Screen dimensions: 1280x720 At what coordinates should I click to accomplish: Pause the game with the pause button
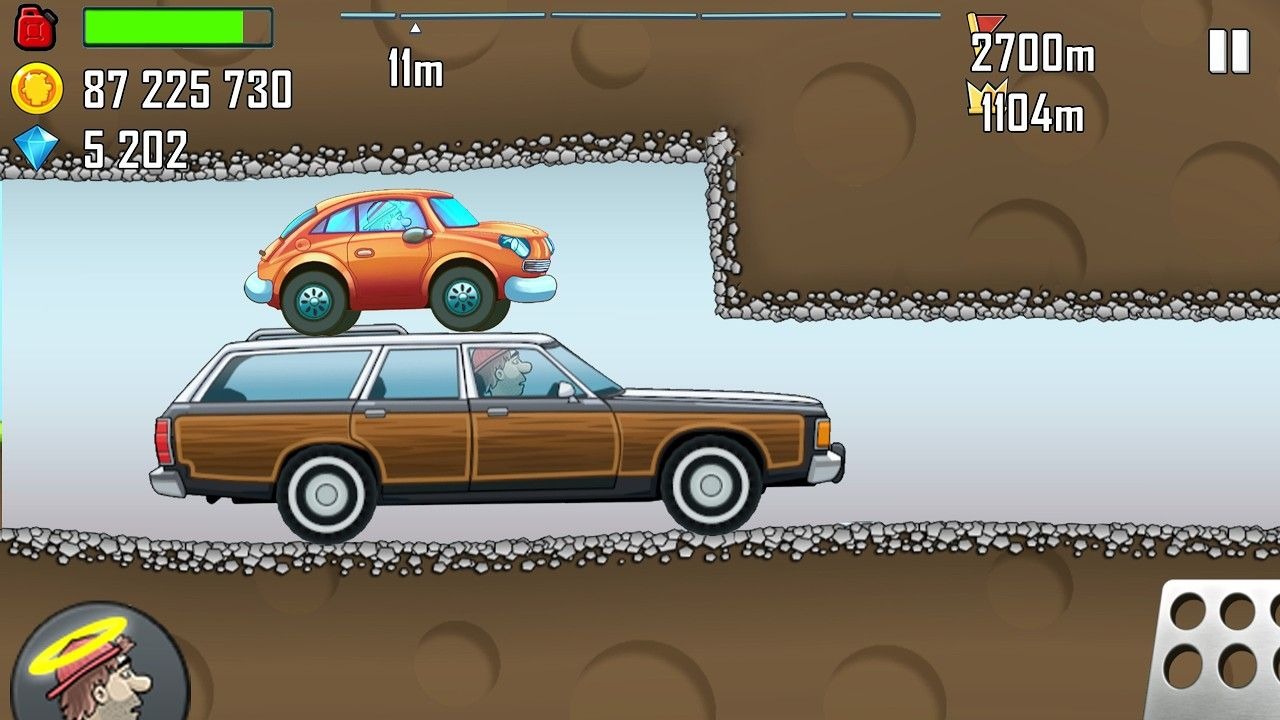(x=1229, y=51)
